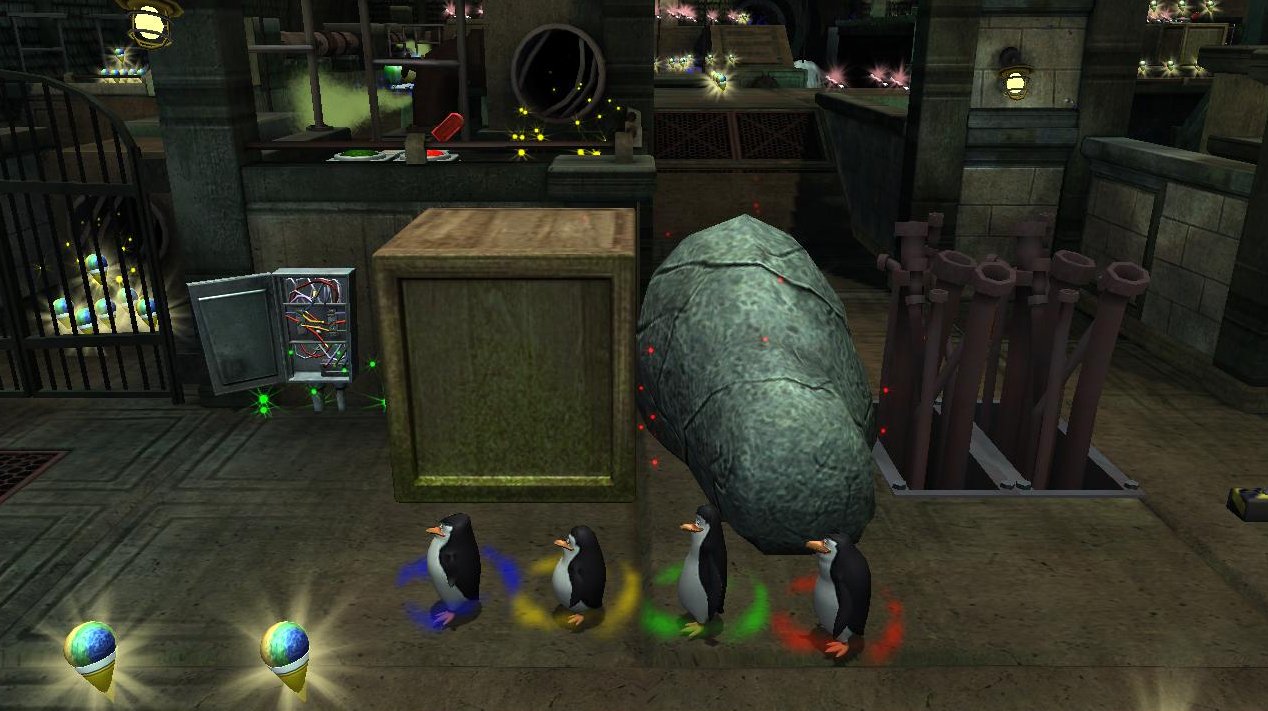
Task: Select the penguin with the yellow ring
Action: [x=579, y=573]
